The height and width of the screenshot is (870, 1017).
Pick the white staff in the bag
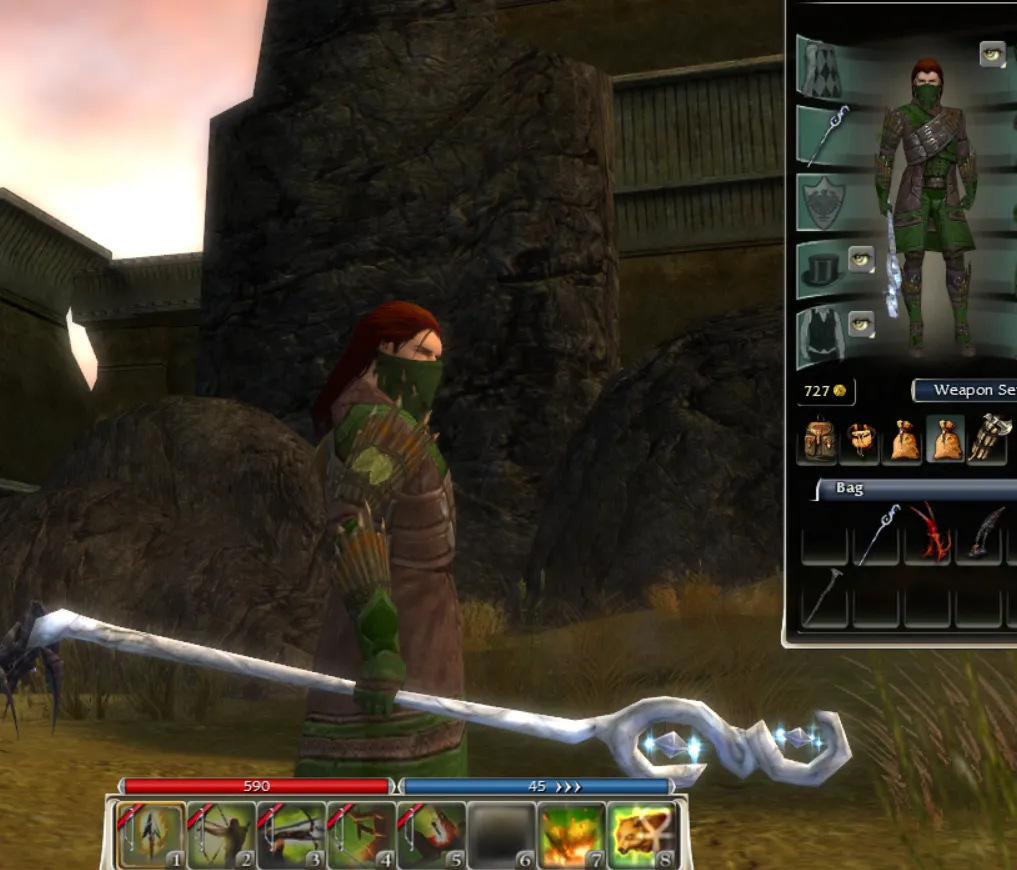click(877, 534)
